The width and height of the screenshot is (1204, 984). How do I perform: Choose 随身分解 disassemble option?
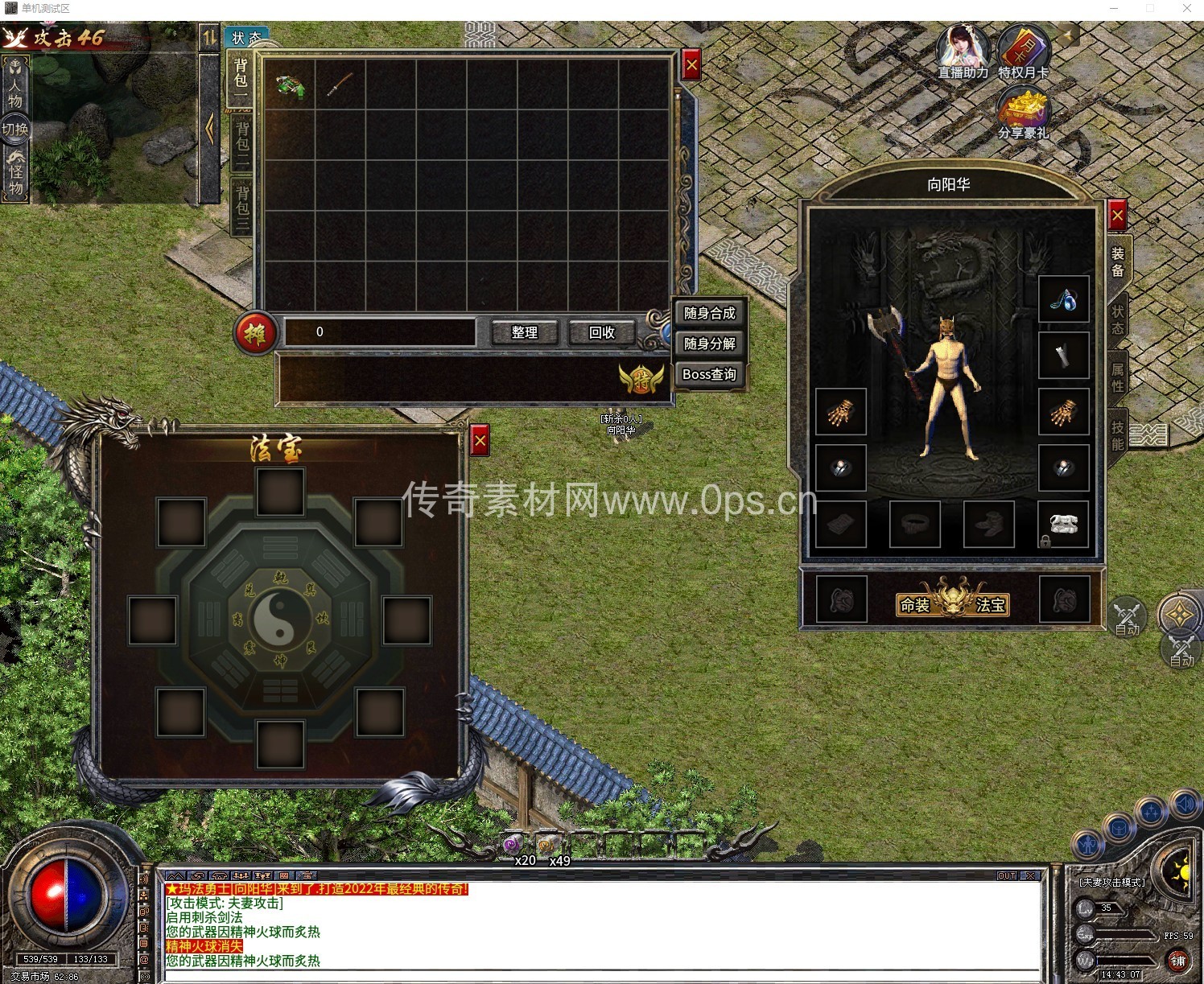point(709,344)
